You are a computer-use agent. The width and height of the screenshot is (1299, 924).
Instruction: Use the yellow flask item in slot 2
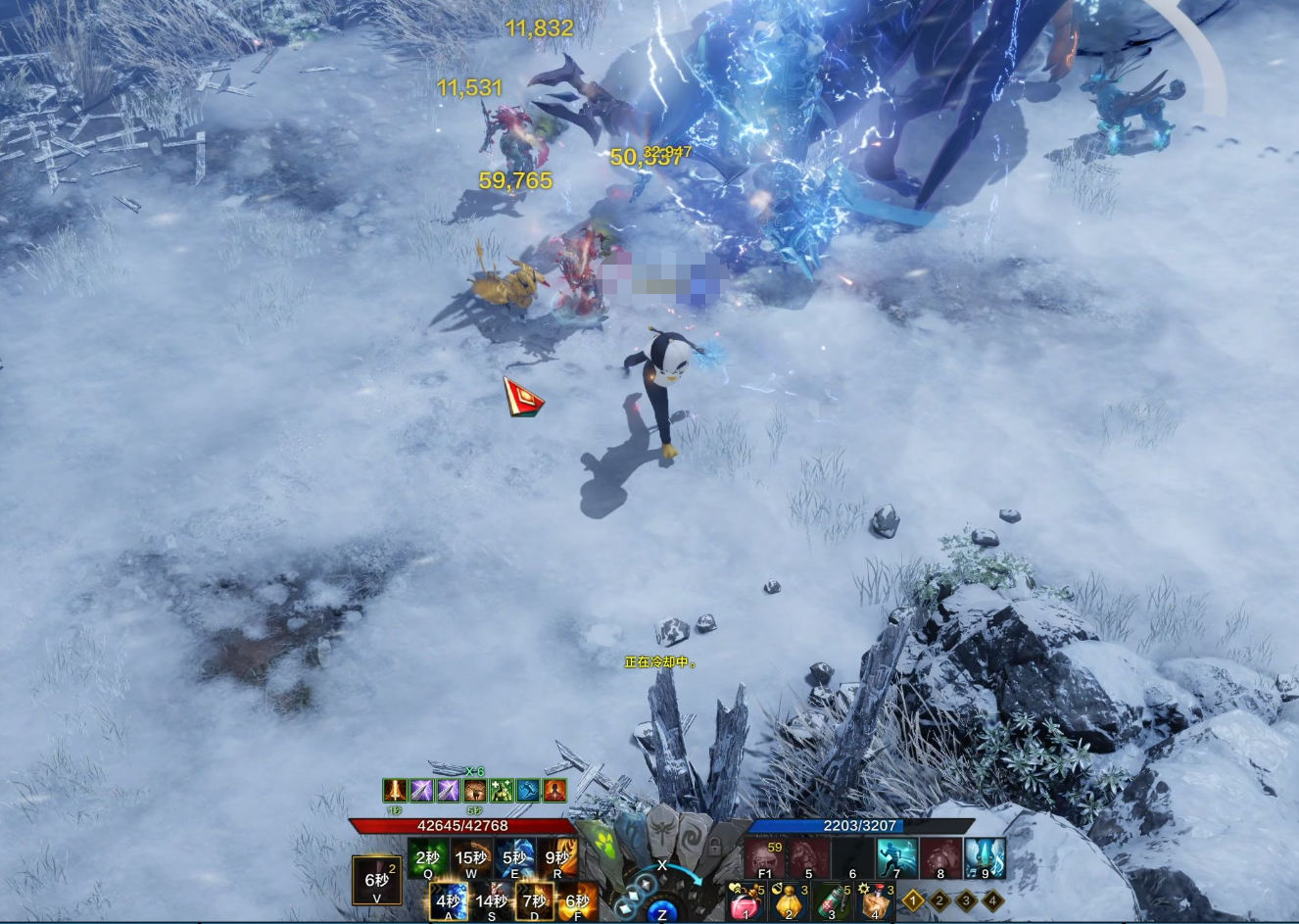789,900
